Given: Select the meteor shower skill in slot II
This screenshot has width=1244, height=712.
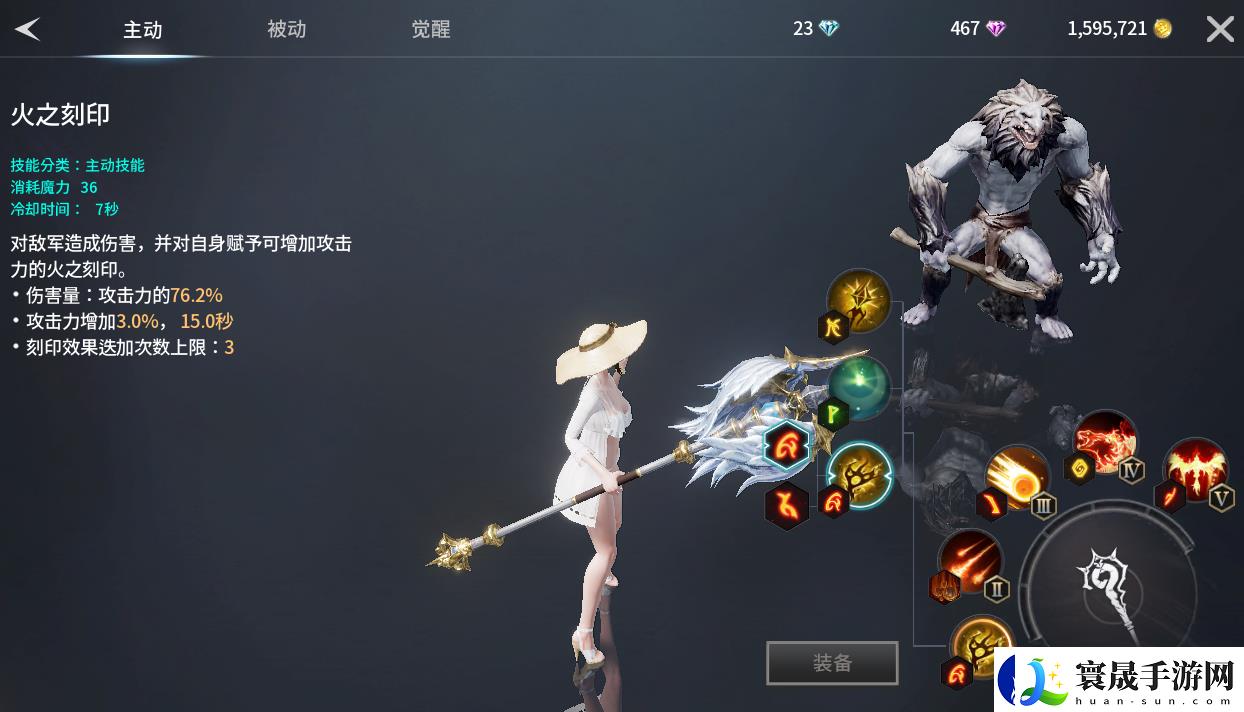Looking at the screenshot, I should click(969, 560).
